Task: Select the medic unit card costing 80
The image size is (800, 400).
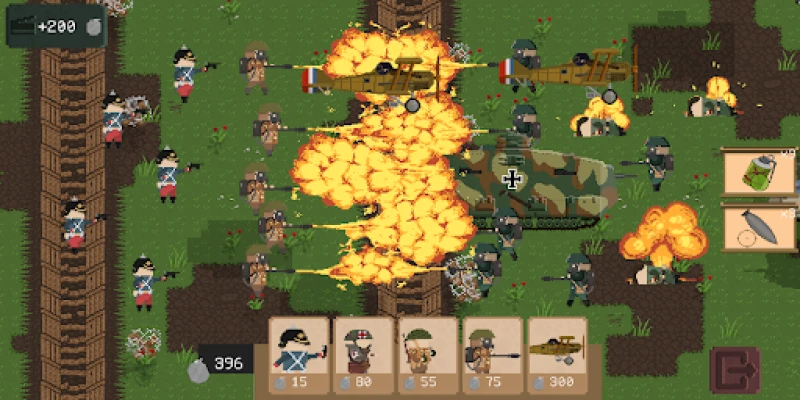Action: (363, 357)
